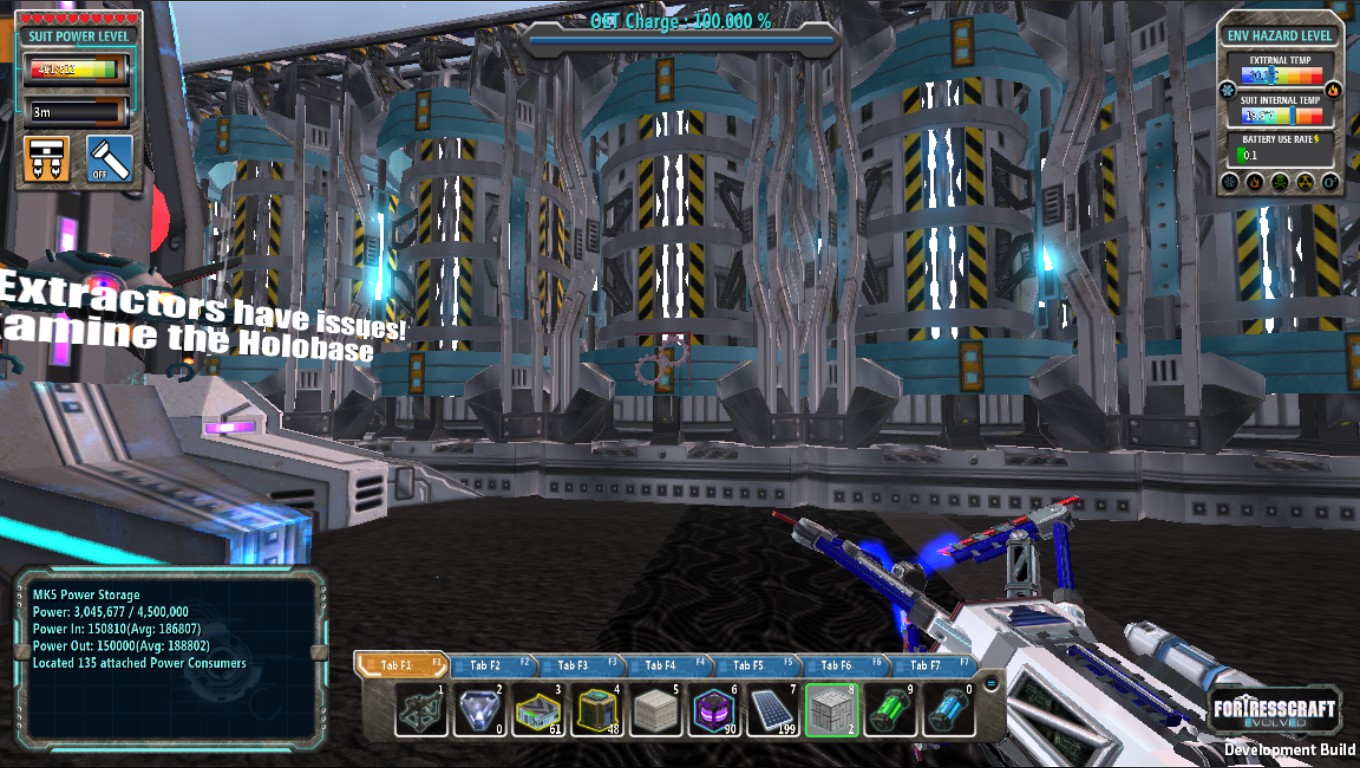Select the purple glowing cube in slot 6
This screenshot has width=1360, height=768.
pyautogui.click(x=715, y=710)
